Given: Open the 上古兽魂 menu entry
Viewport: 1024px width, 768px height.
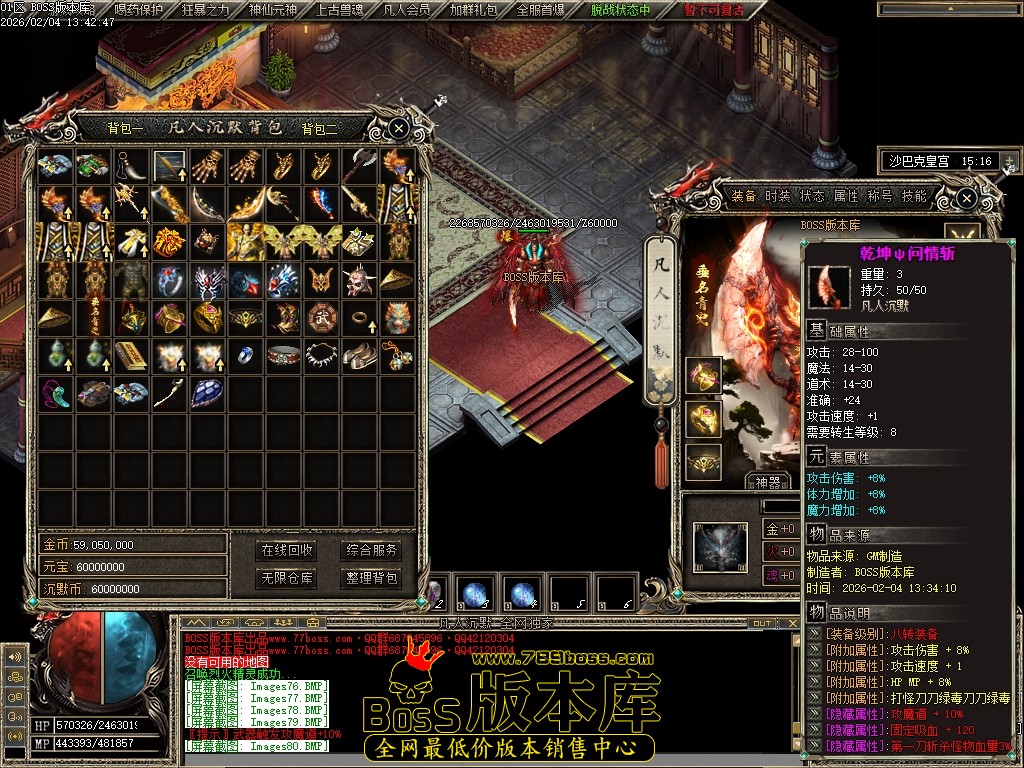Looking at the screenshot, I should click(340, 10).
